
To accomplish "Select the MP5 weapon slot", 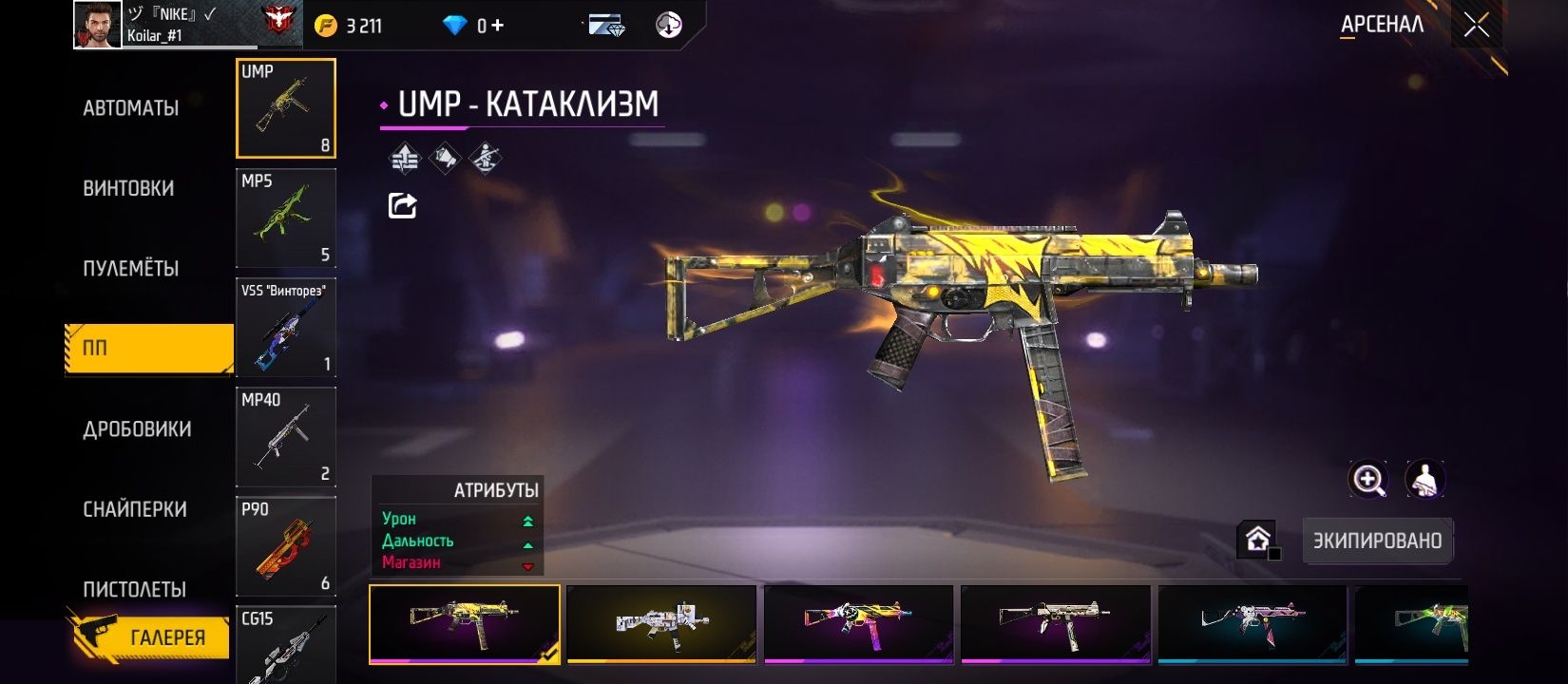I will 285,218.
